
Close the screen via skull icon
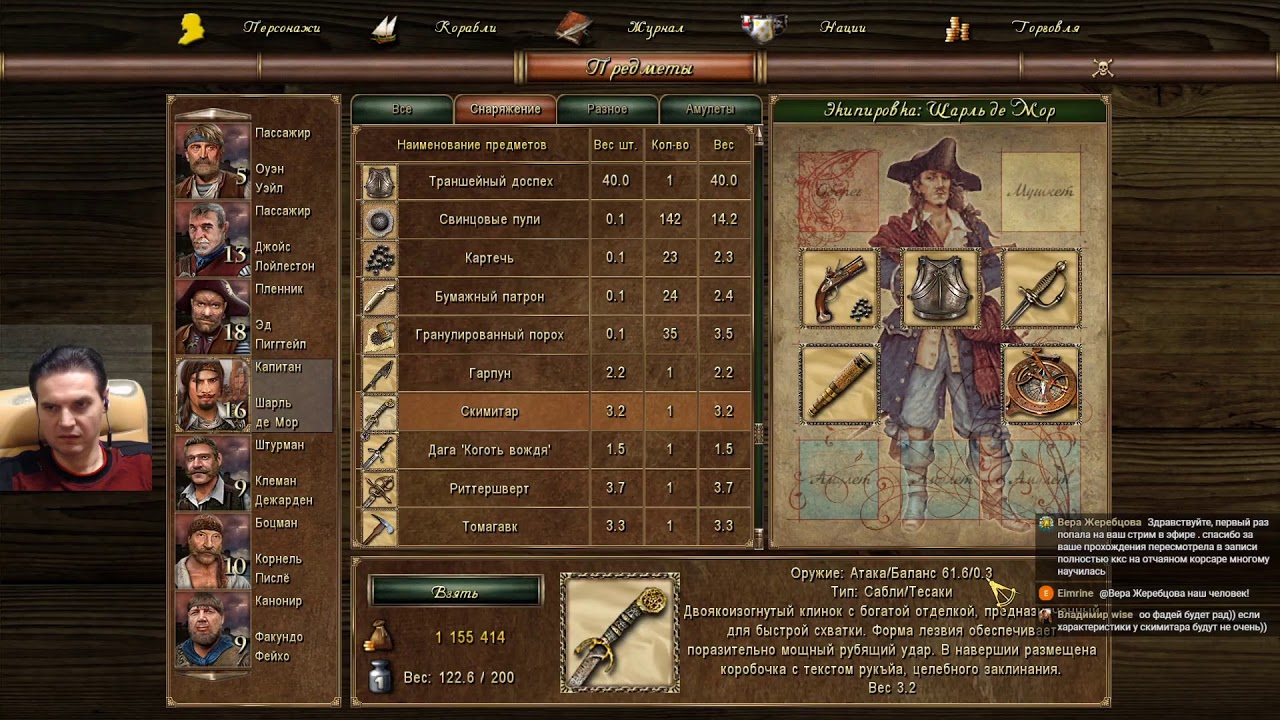(x=1103, y=68)
